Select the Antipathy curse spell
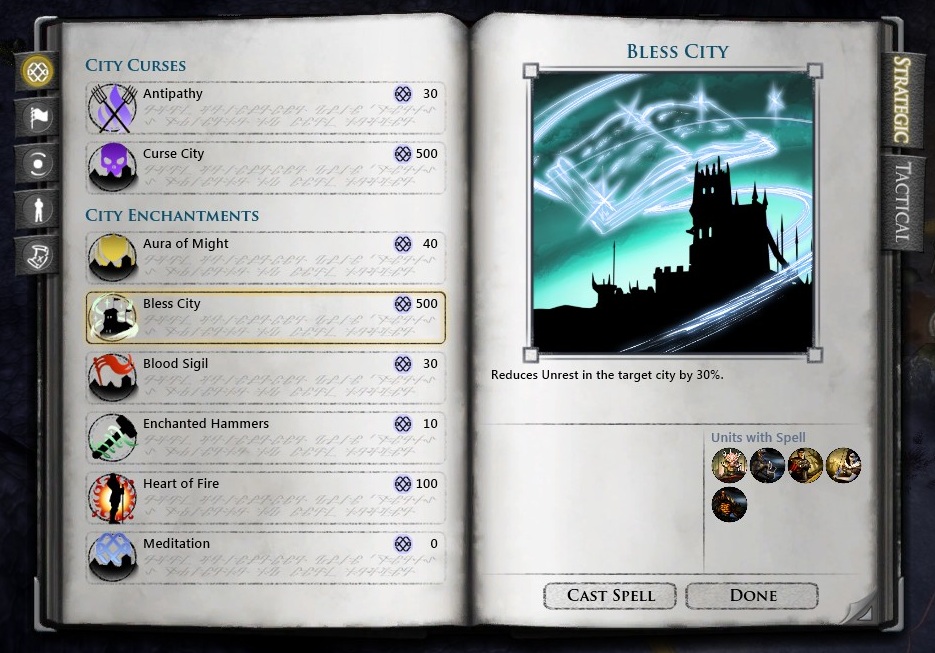The height and width of the screenshot is (653, 935). click(x=265, y=108)
